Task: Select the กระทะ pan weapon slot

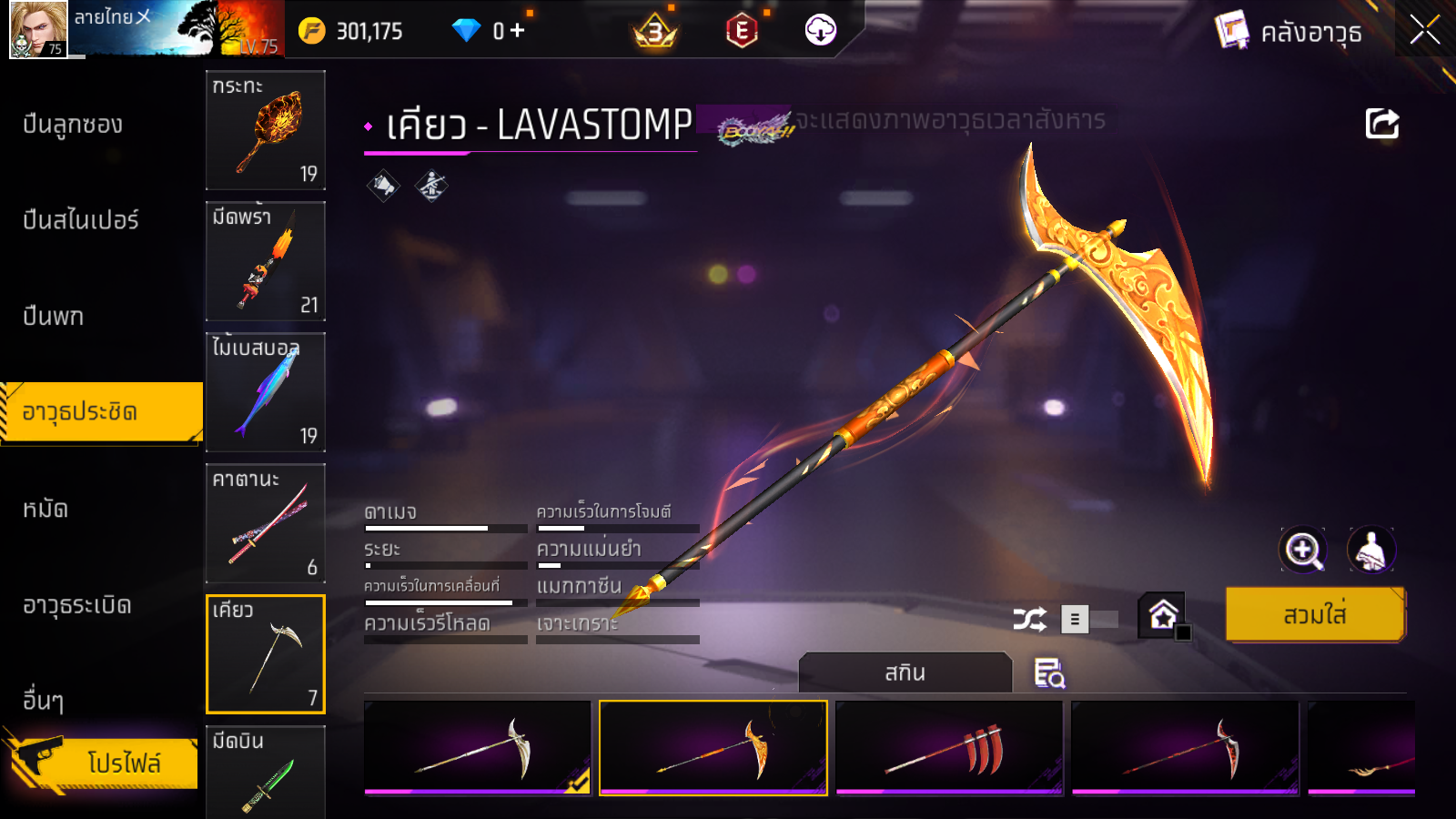Action: coord(266,130)
